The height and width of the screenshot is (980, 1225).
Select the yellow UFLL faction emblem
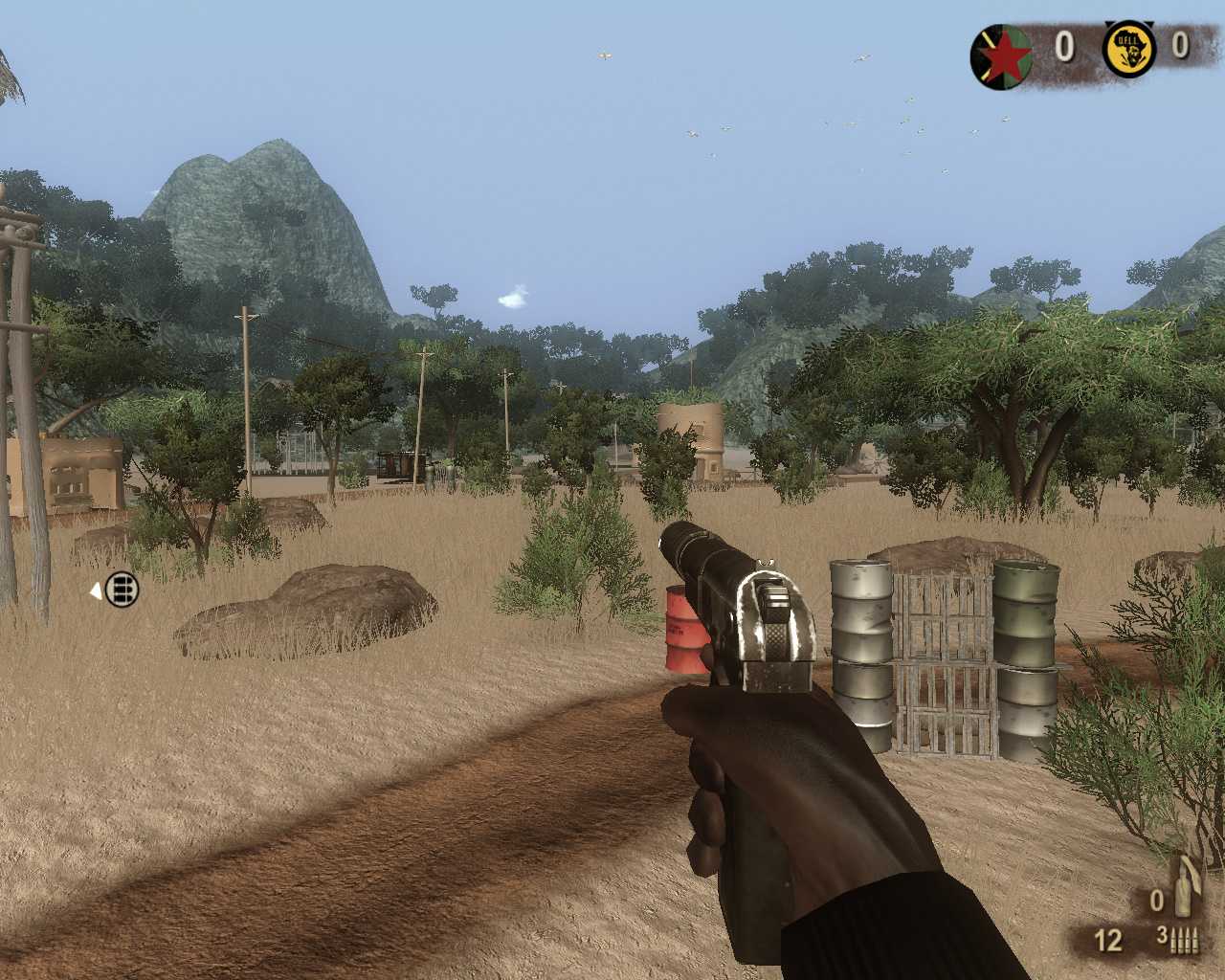coord(1128,49)
